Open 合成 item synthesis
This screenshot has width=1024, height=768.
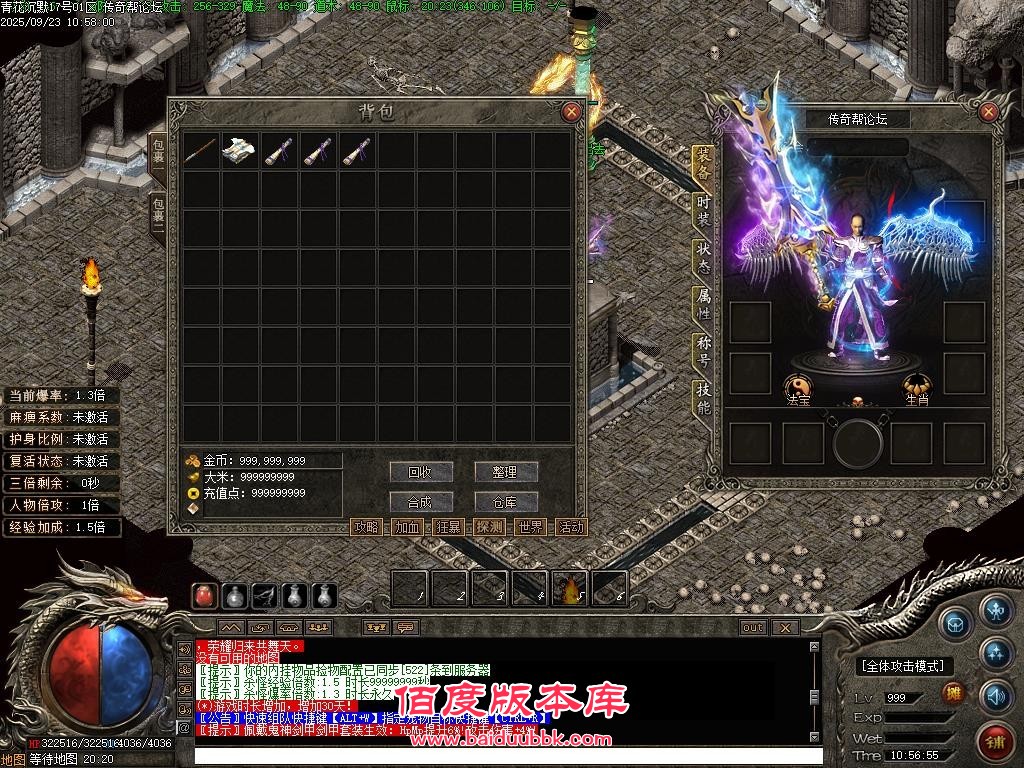tap(421, 502)
